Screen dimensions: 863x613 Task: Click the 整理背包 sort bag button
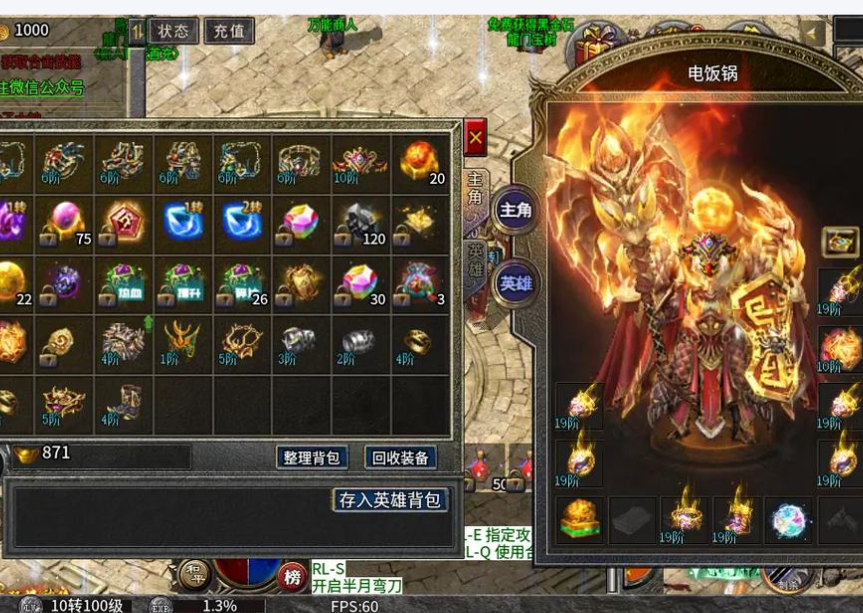point(311,458)
